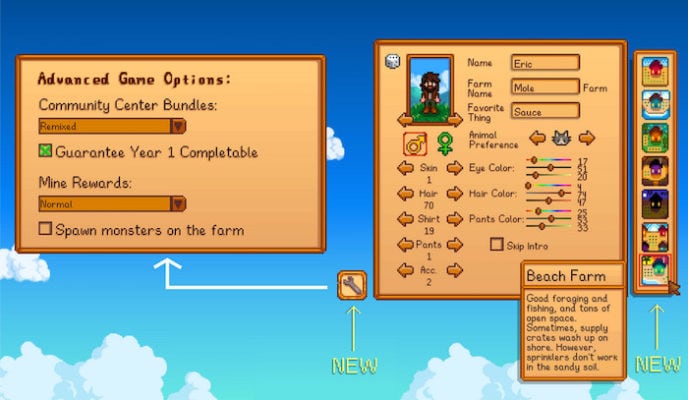Enable Spawn monsters on the farm

[x=45, y=229]
